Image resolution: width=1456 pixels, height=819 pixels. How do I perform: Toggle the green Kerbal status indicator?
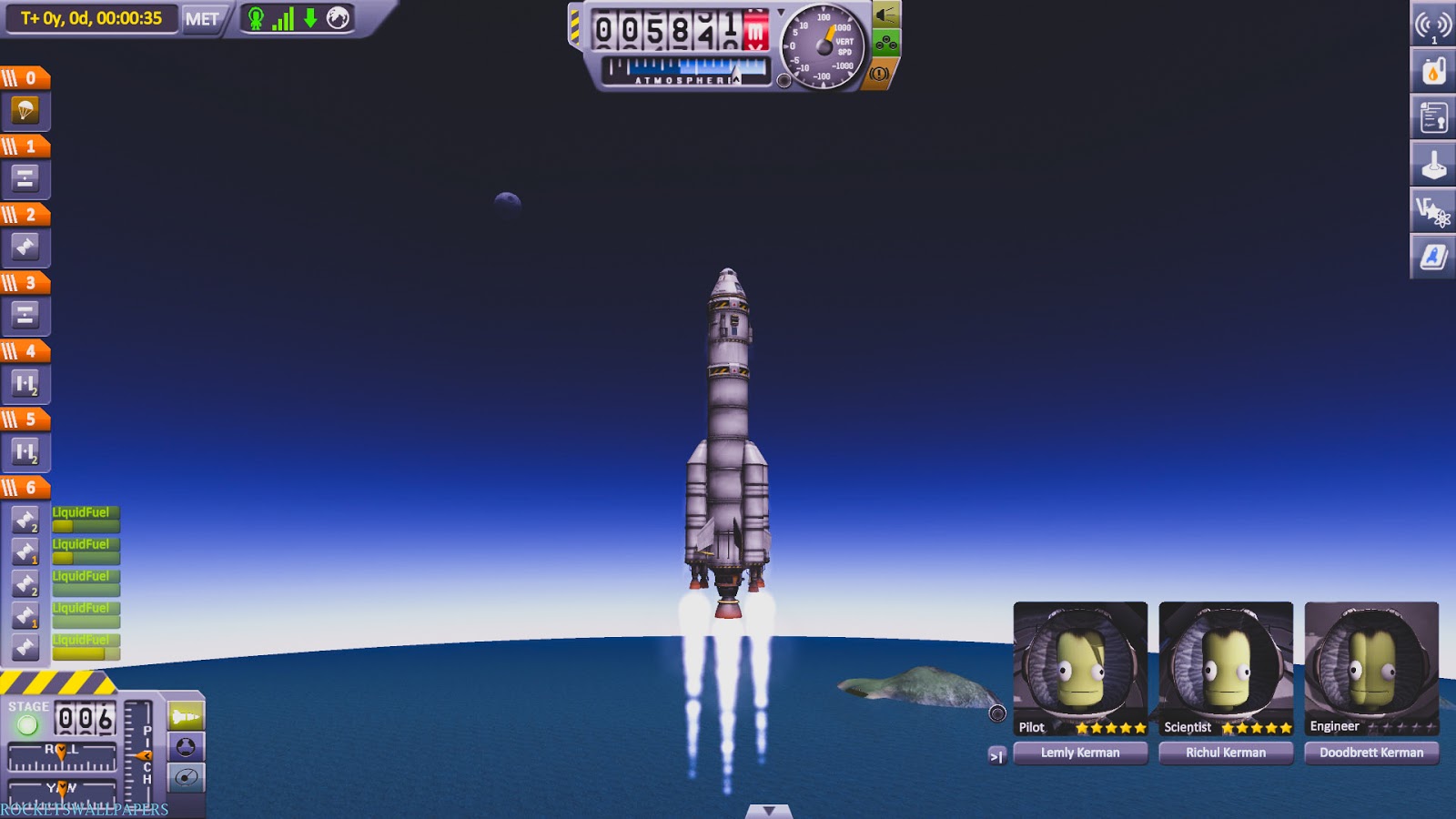click(258, 18)
